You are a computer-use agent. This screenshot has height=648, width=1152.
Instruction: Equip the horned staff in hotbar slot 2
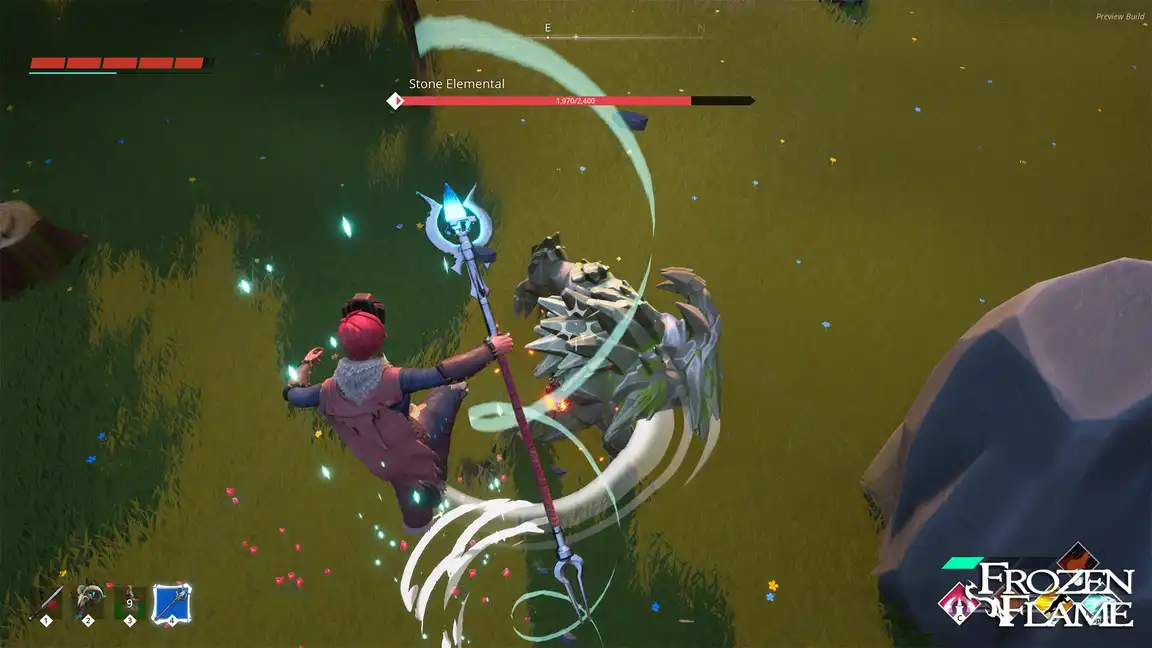point(88,603)
